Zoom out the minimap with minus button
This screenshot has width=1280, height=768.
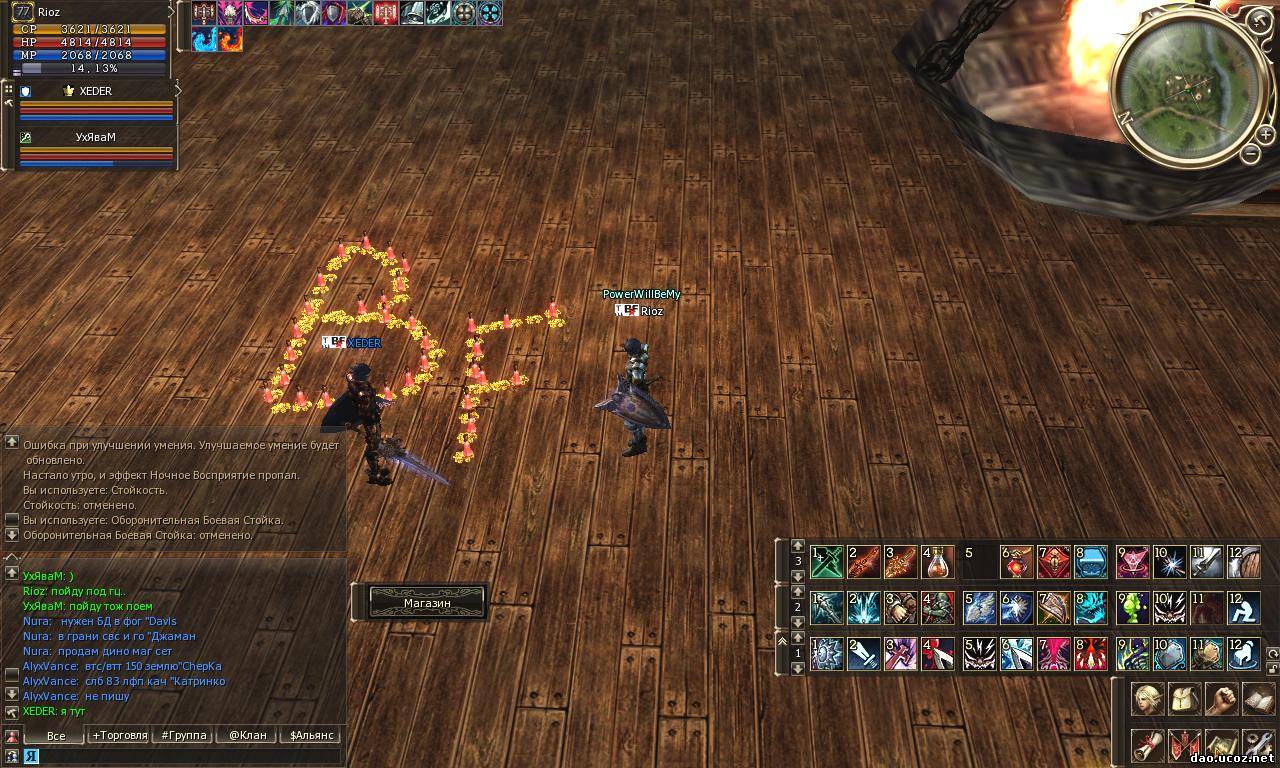click(1251, 152)
